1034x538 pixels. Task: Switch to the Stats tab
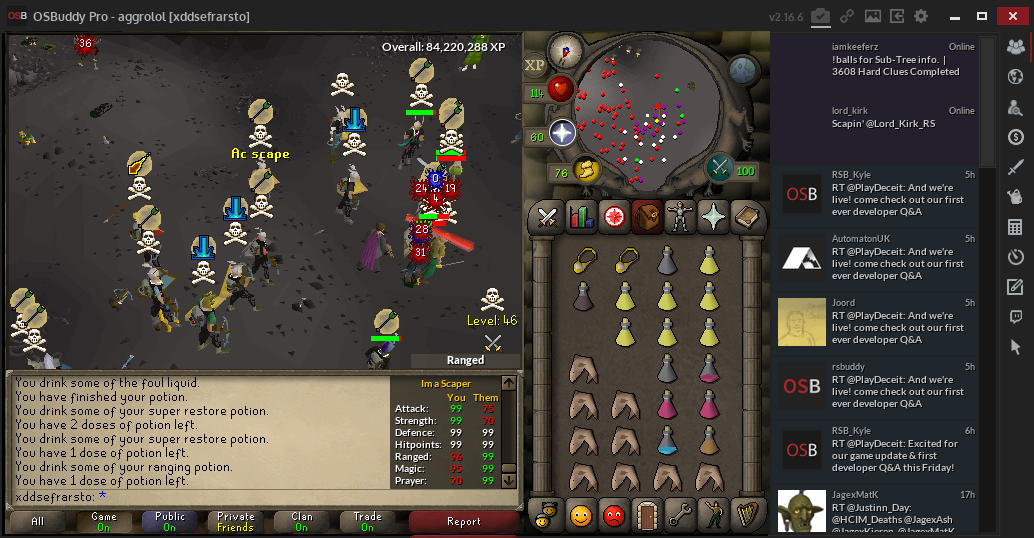pyautogui.click(x=581, y=216)
